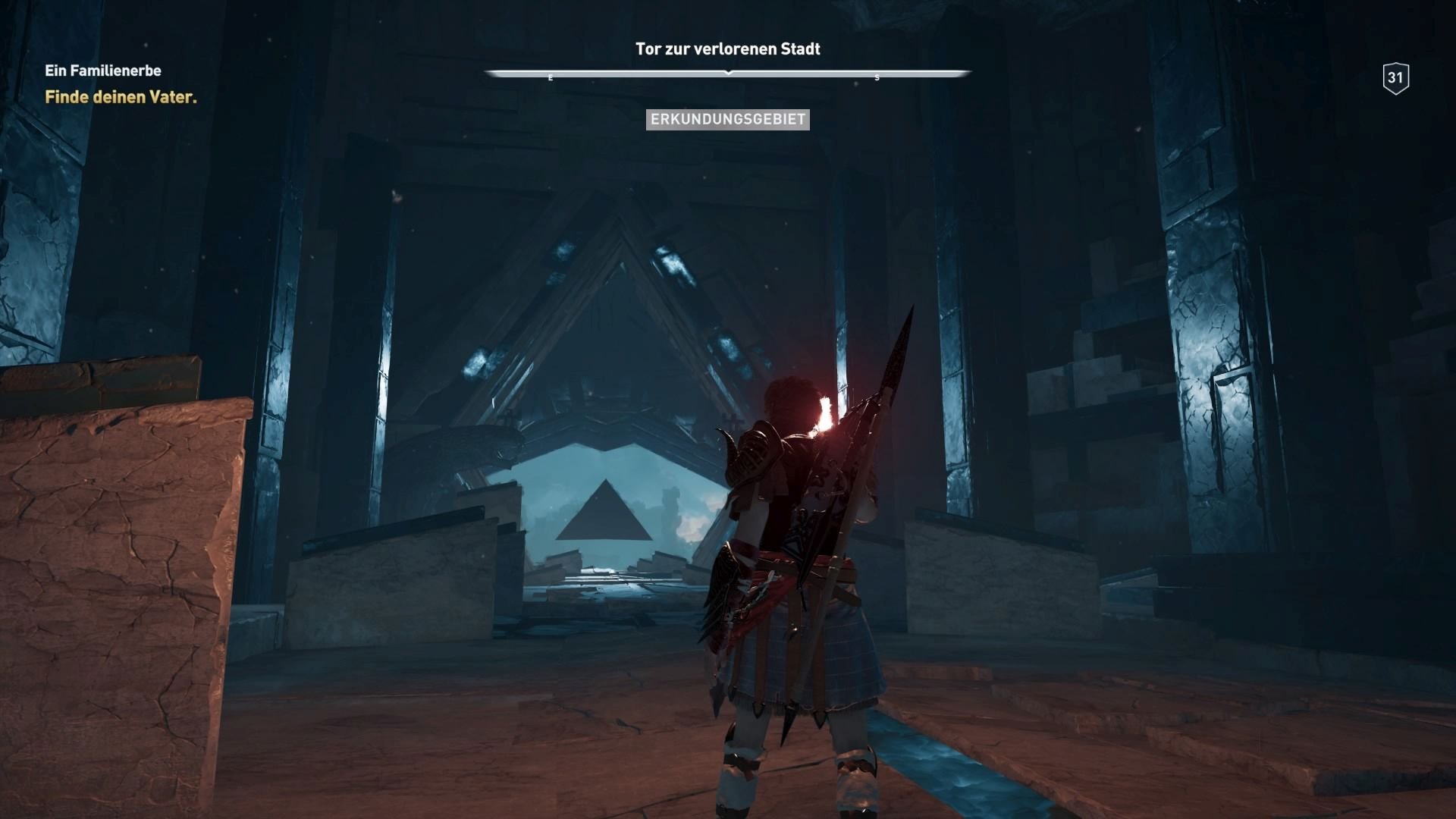The width and height of the screenshot is (1456, 819).
Task: Click the Finde deinen Vater objective text
Action: [121, 97]
